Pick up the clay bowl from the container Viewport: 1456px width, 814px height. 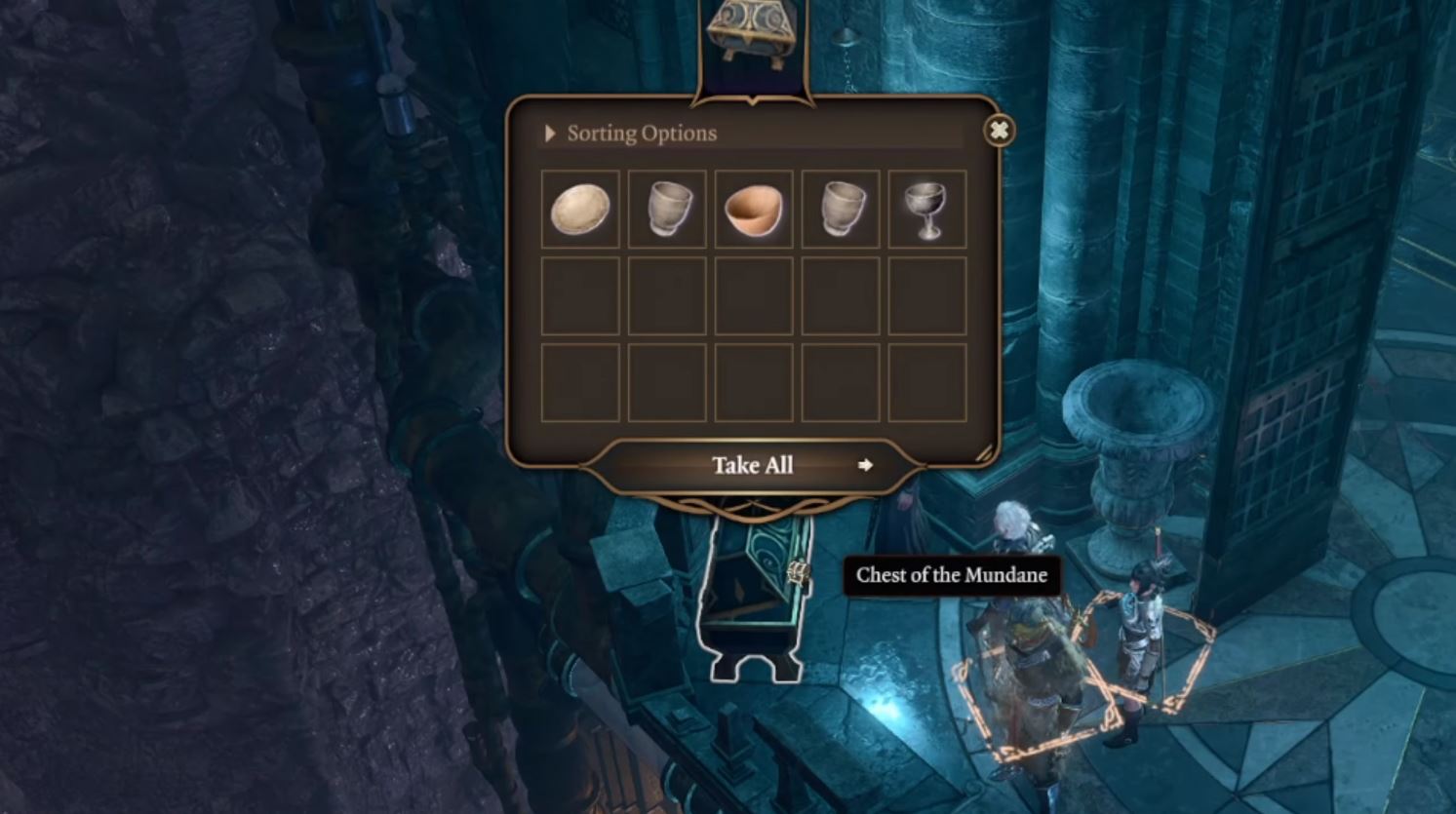point(754,208)
